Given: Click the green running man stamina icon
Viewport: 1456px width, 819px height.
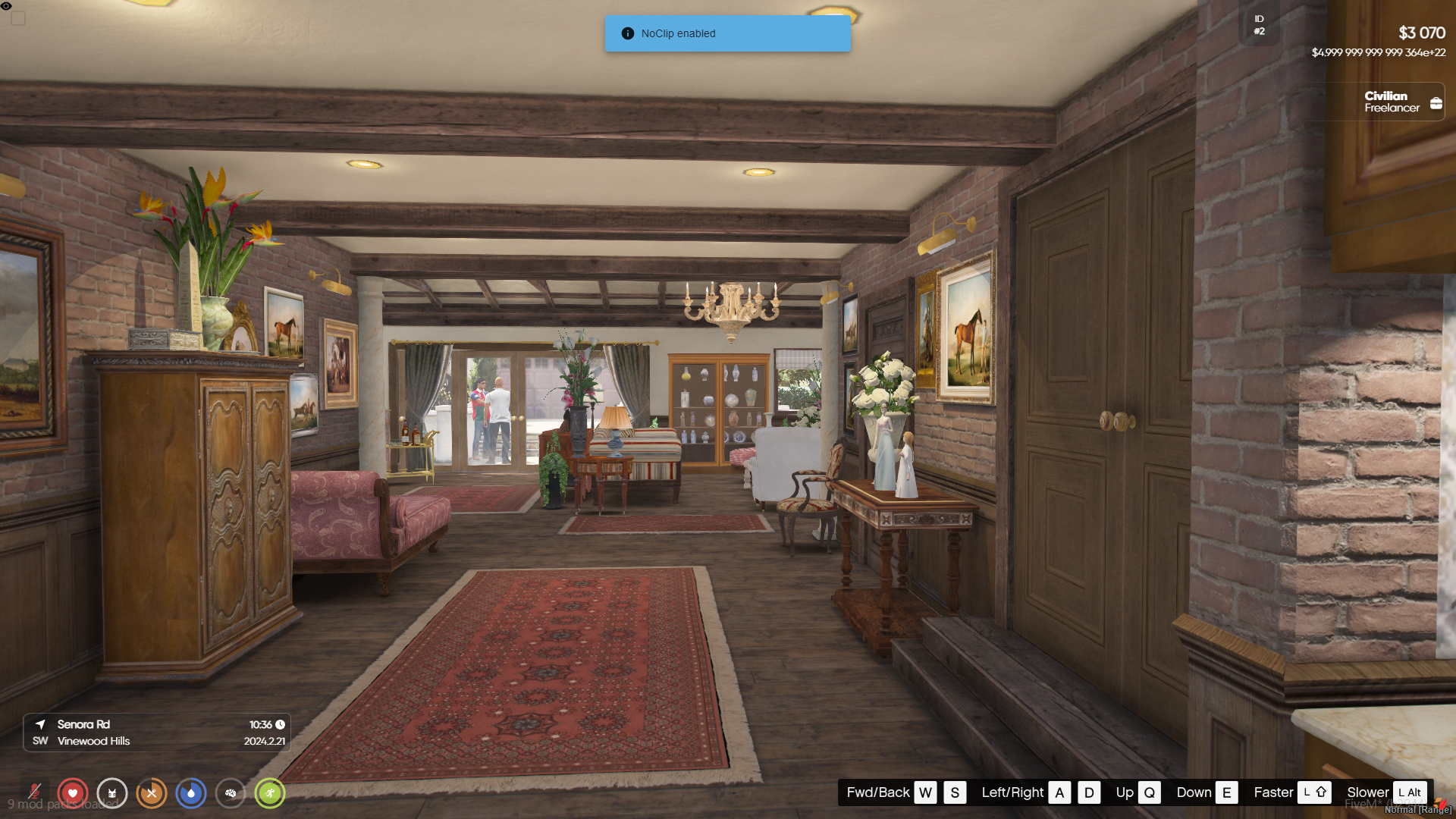Looking at the screenshot, I should (x=270, y=793).
